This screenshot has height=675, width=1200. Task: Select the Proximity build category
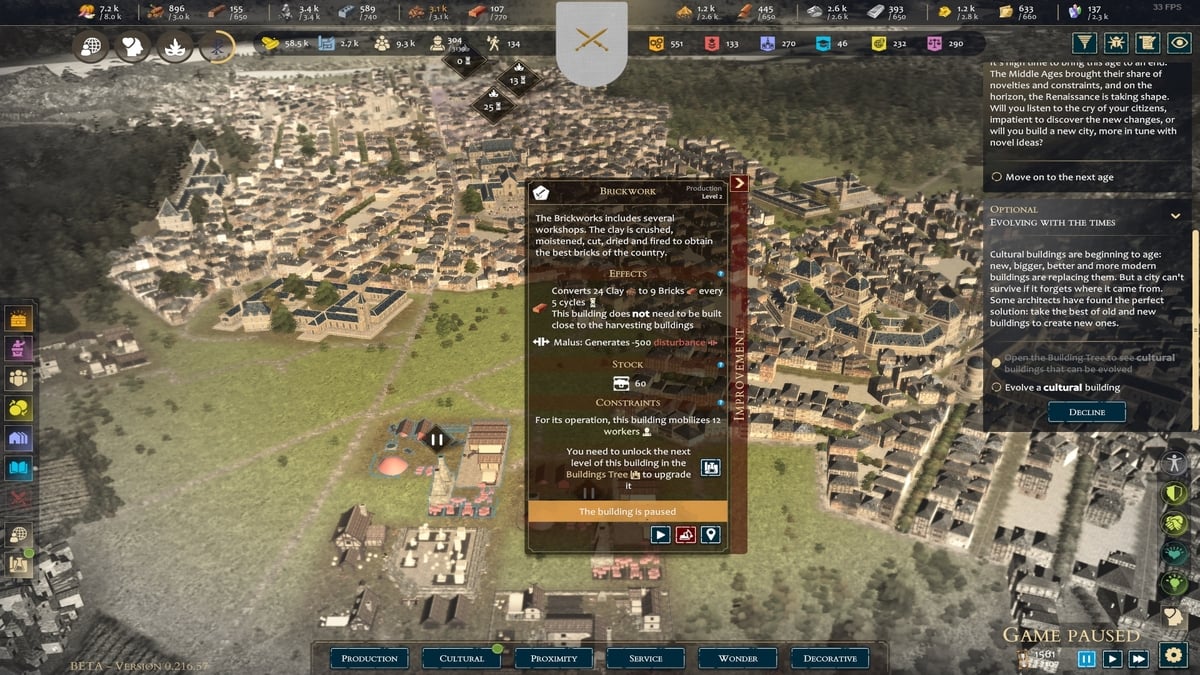(x=554, y=658)
